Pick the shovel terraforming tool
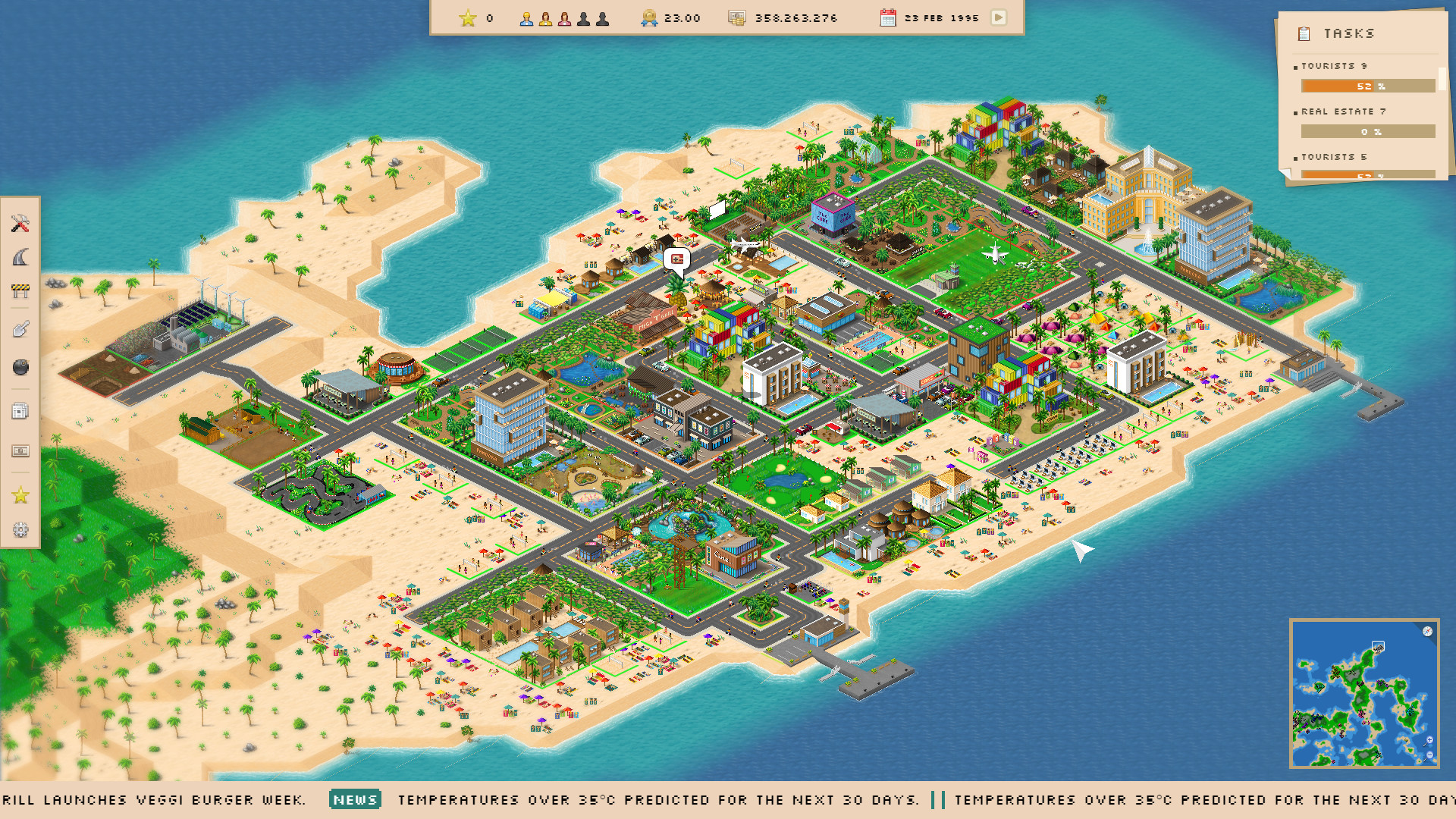Viewport: 1456px width, 819px height. pyautogui.click(x=20, y=328)
